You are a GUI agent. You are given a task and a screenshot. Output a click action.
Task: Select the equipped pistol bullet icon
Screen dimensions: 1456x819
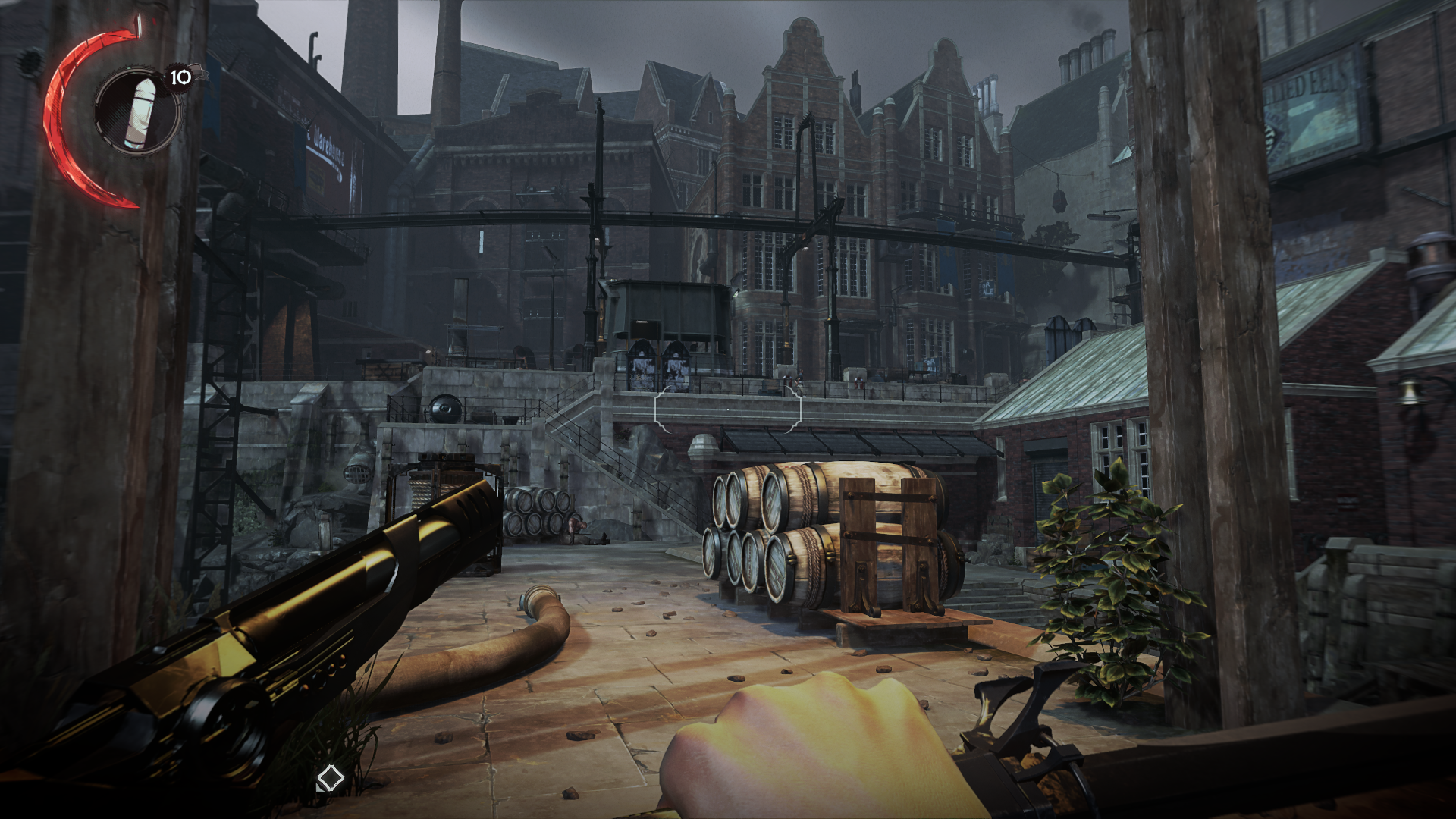139,112
